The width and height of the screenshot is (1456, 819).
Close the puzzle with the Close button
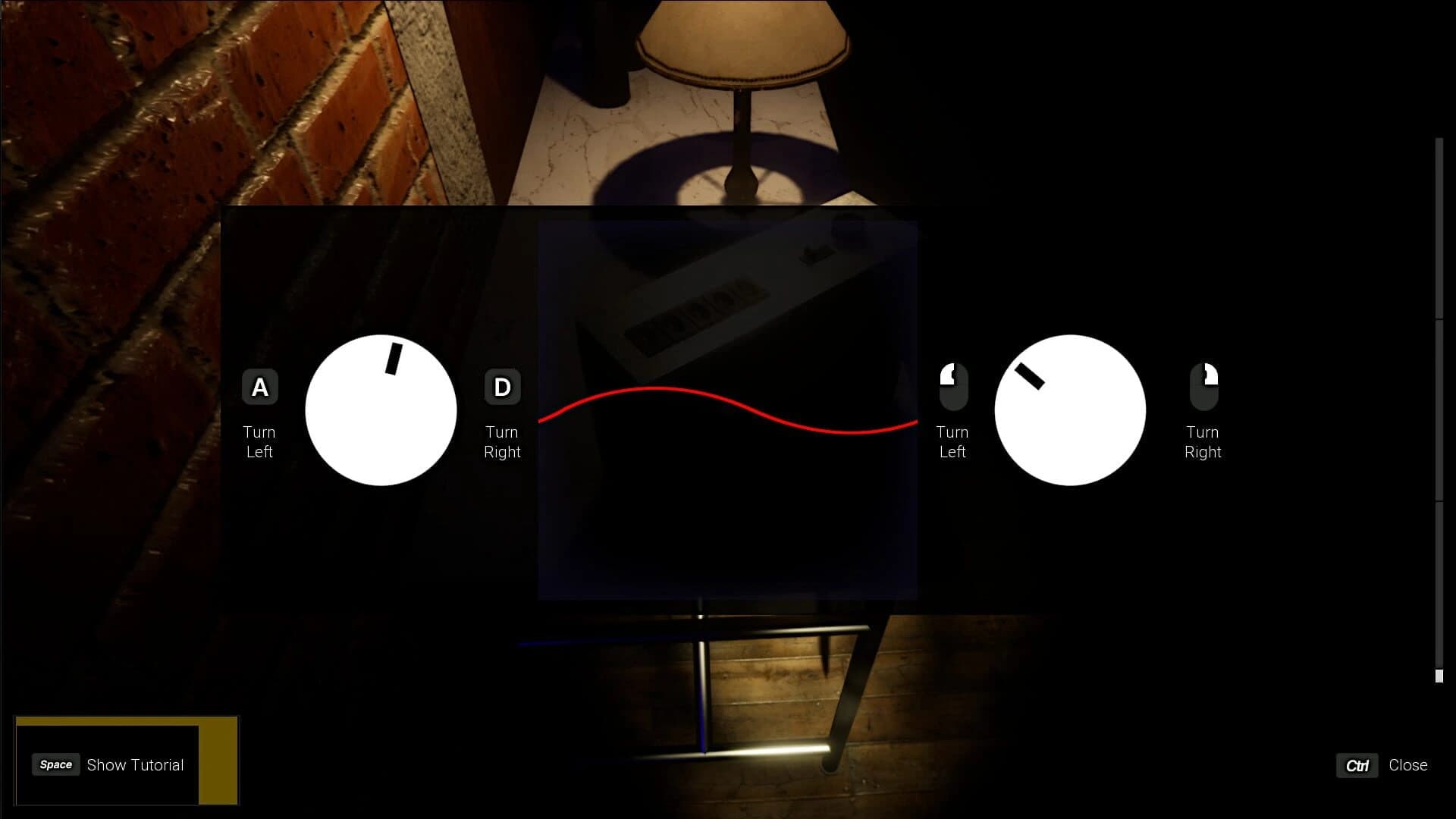click(x=1409, y=765)
